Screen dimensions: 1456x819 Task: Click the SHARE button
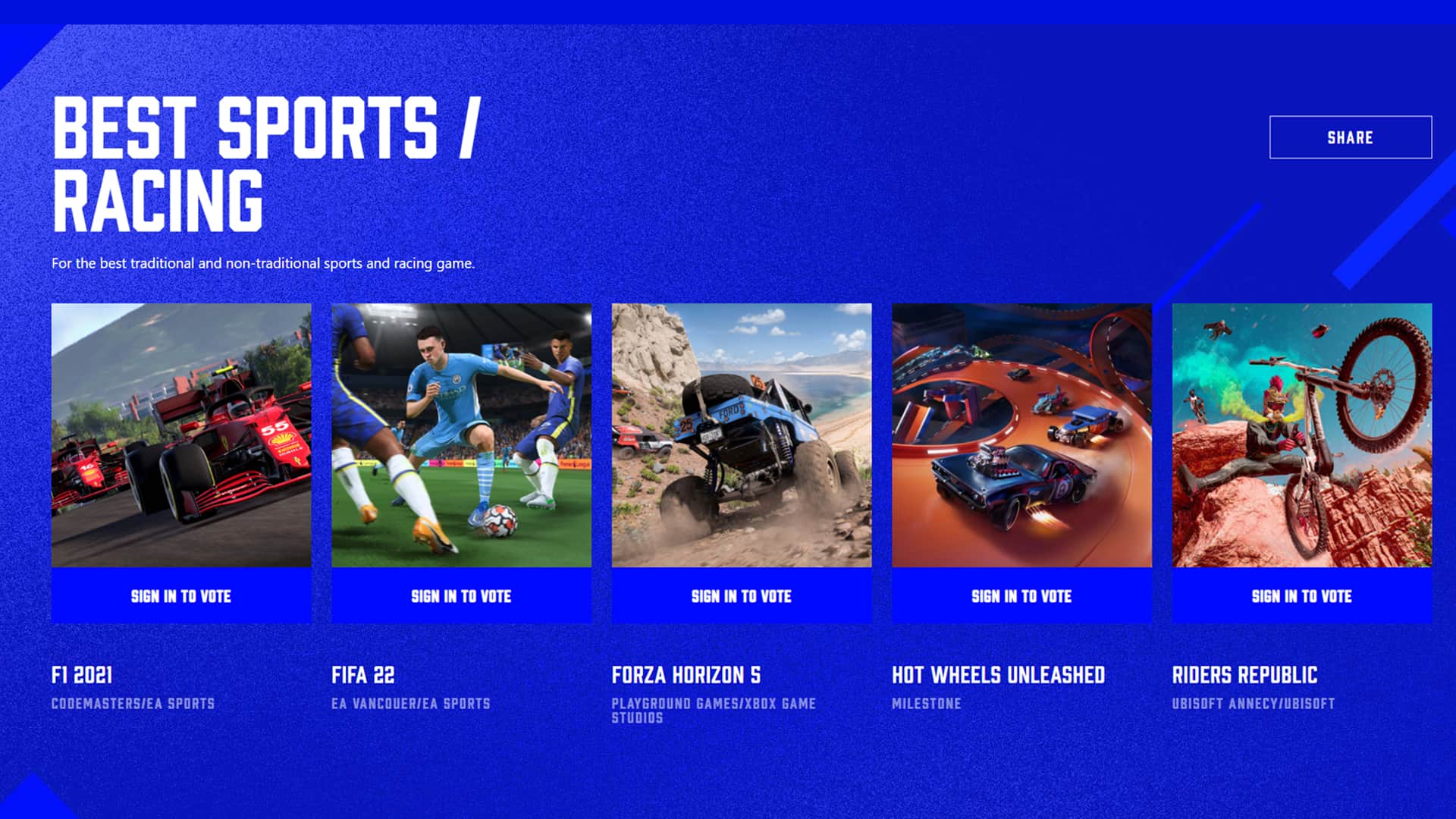(1350, 137)
